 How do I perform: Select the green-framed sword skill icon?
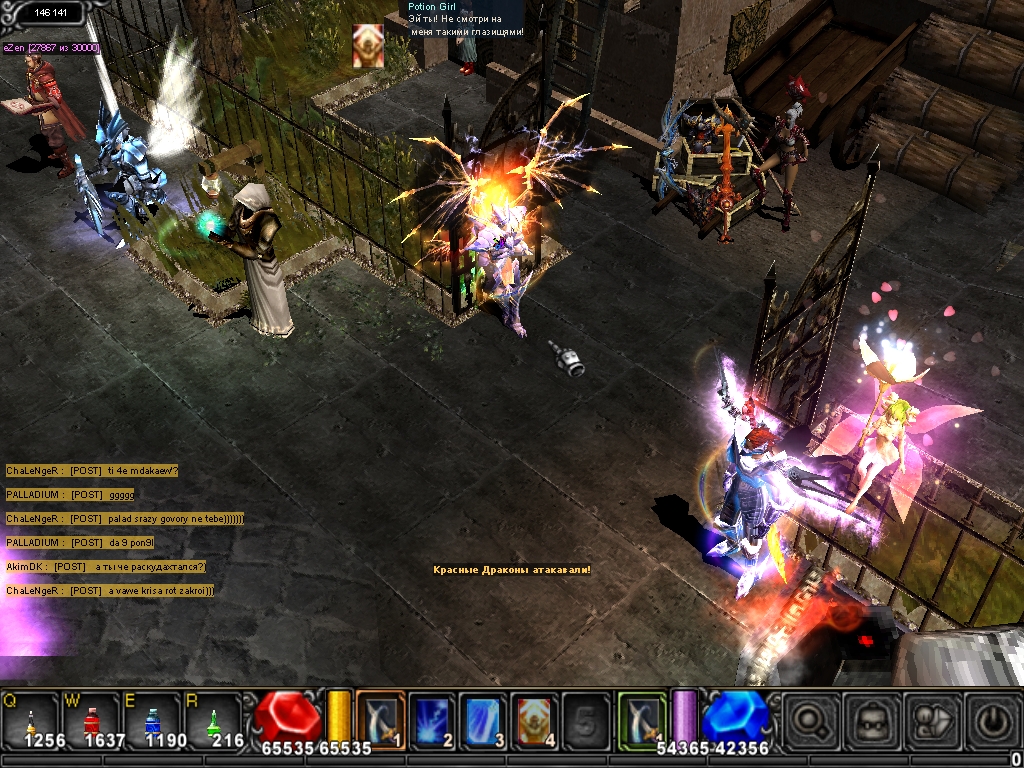pyautogui.click(x=641, y=718)
